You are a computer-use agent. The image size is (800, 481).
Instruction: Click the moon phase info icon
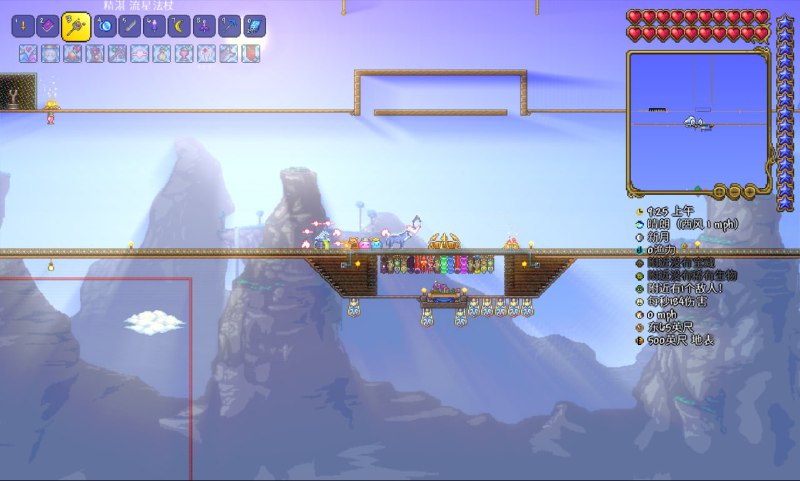[x=639, y=238]
